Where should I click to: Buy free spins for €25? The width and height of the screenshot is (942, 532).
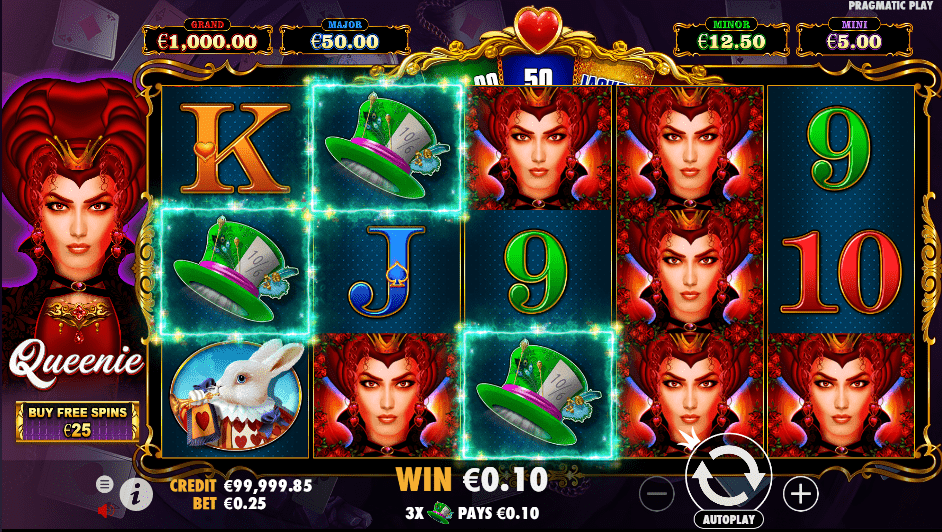[77, 421]
